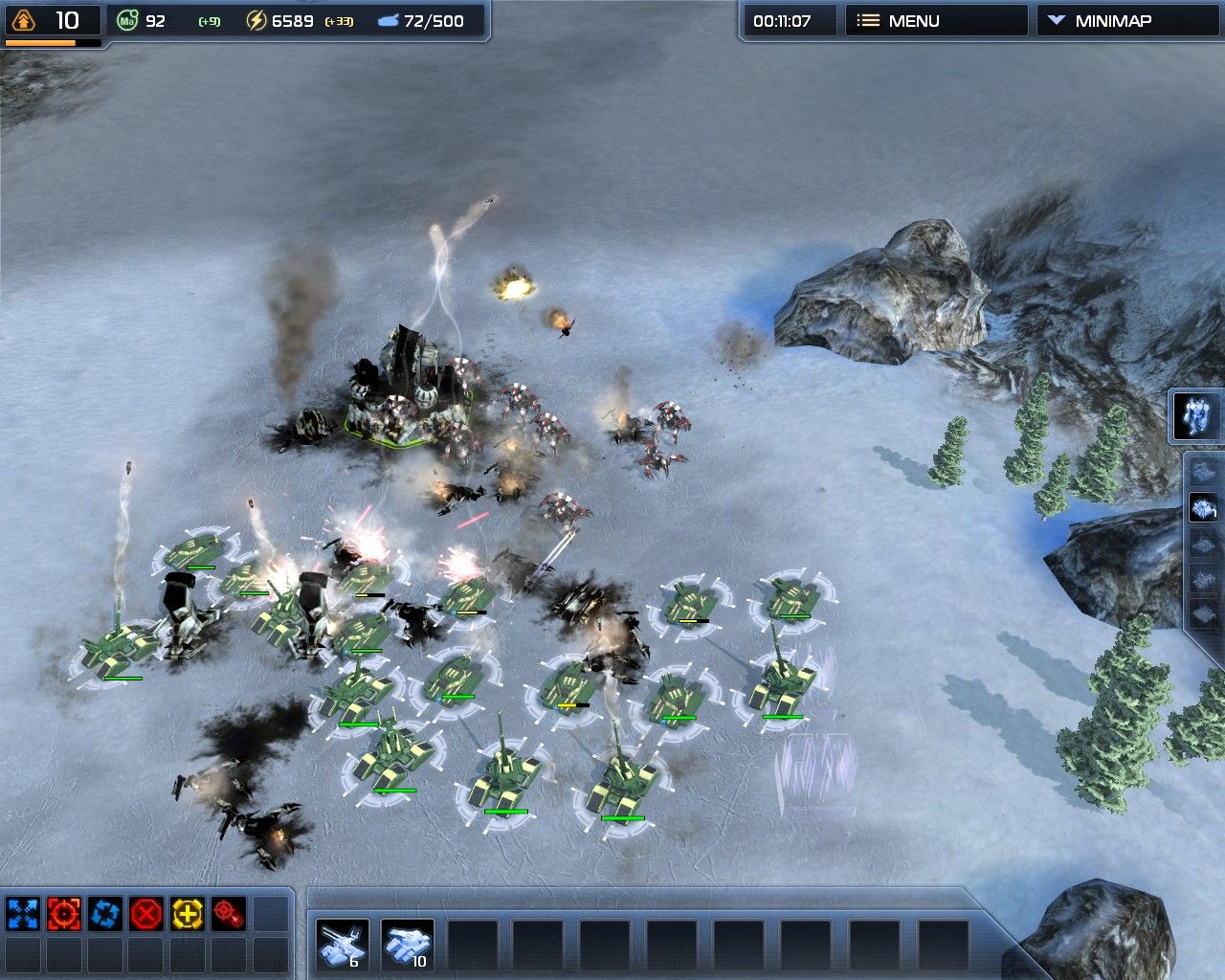Activate the red attack-move target command
1225x980 pixels.
[229, 914]
